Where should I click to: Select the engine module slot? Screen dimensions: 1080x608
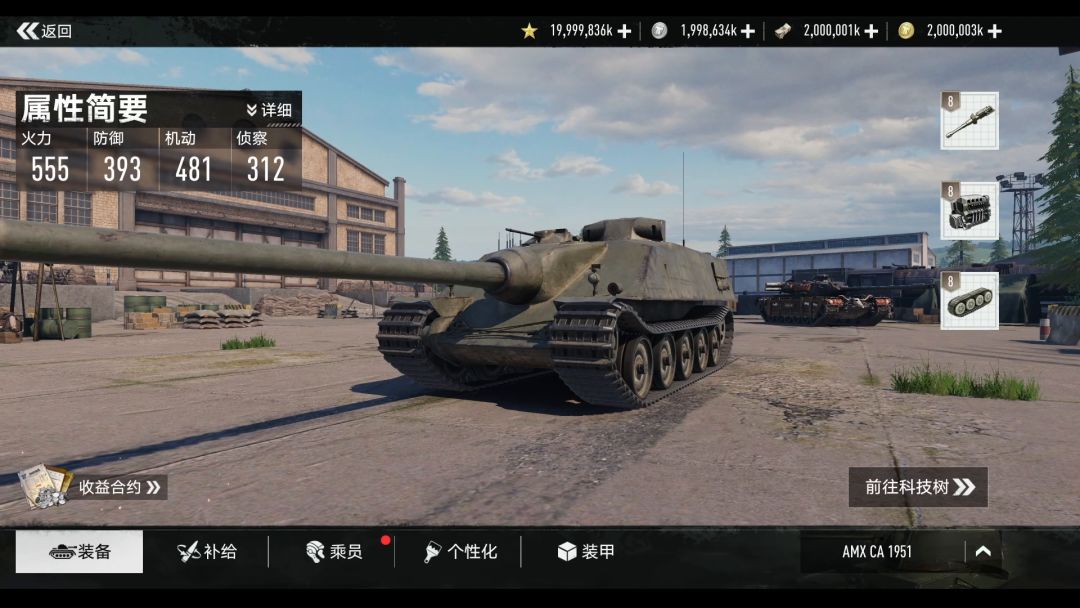pyautogui.click(x=969, y=211)
